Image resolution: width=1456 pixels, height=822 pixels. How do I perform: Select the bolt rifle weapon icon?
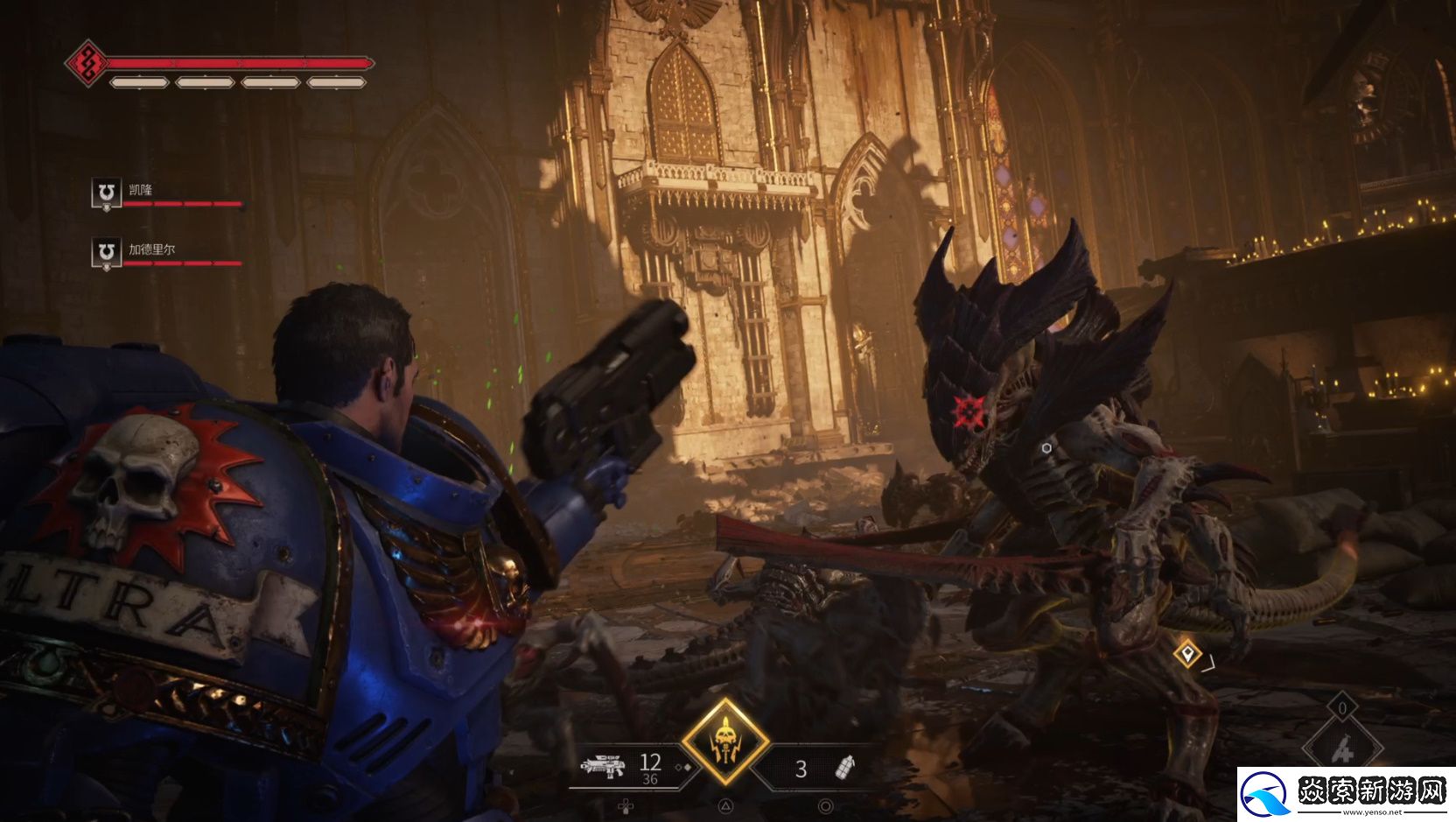click(604, 768)
